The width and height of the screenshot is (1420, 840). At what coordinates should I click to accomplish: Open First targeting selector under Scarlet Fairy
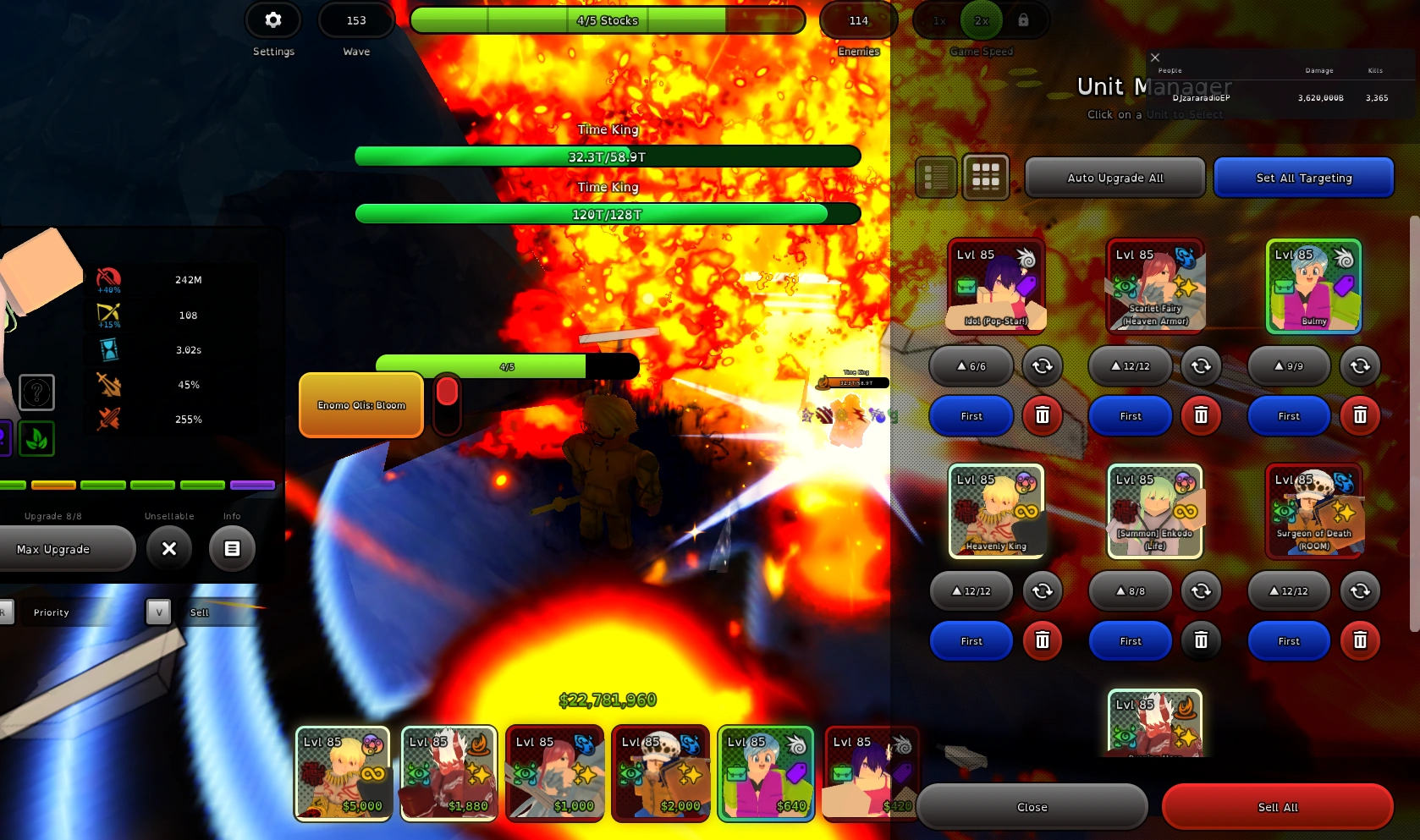[1130, 415]
